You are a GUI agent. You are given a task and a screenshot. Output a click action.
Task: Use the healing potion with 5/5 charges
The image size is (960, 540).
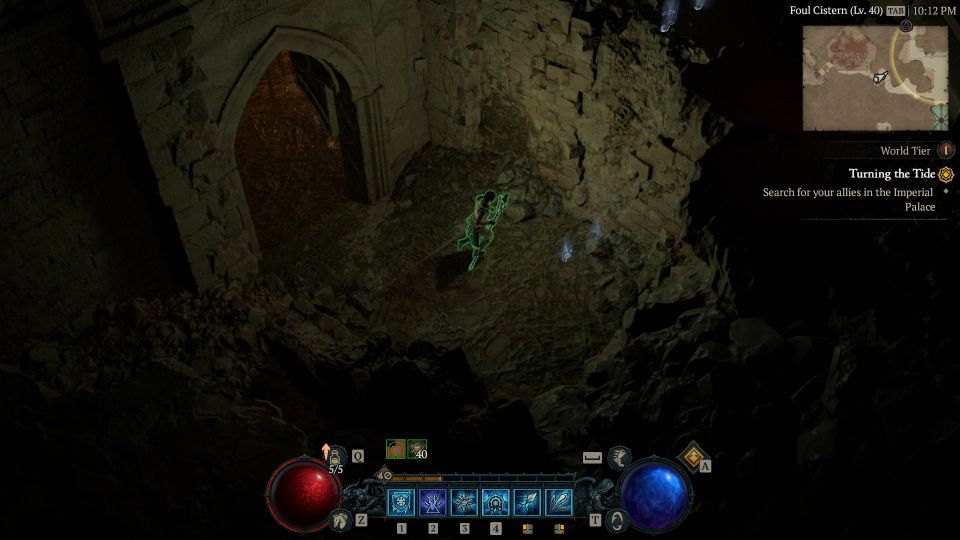pyautogui.click(x=336, y=458)
